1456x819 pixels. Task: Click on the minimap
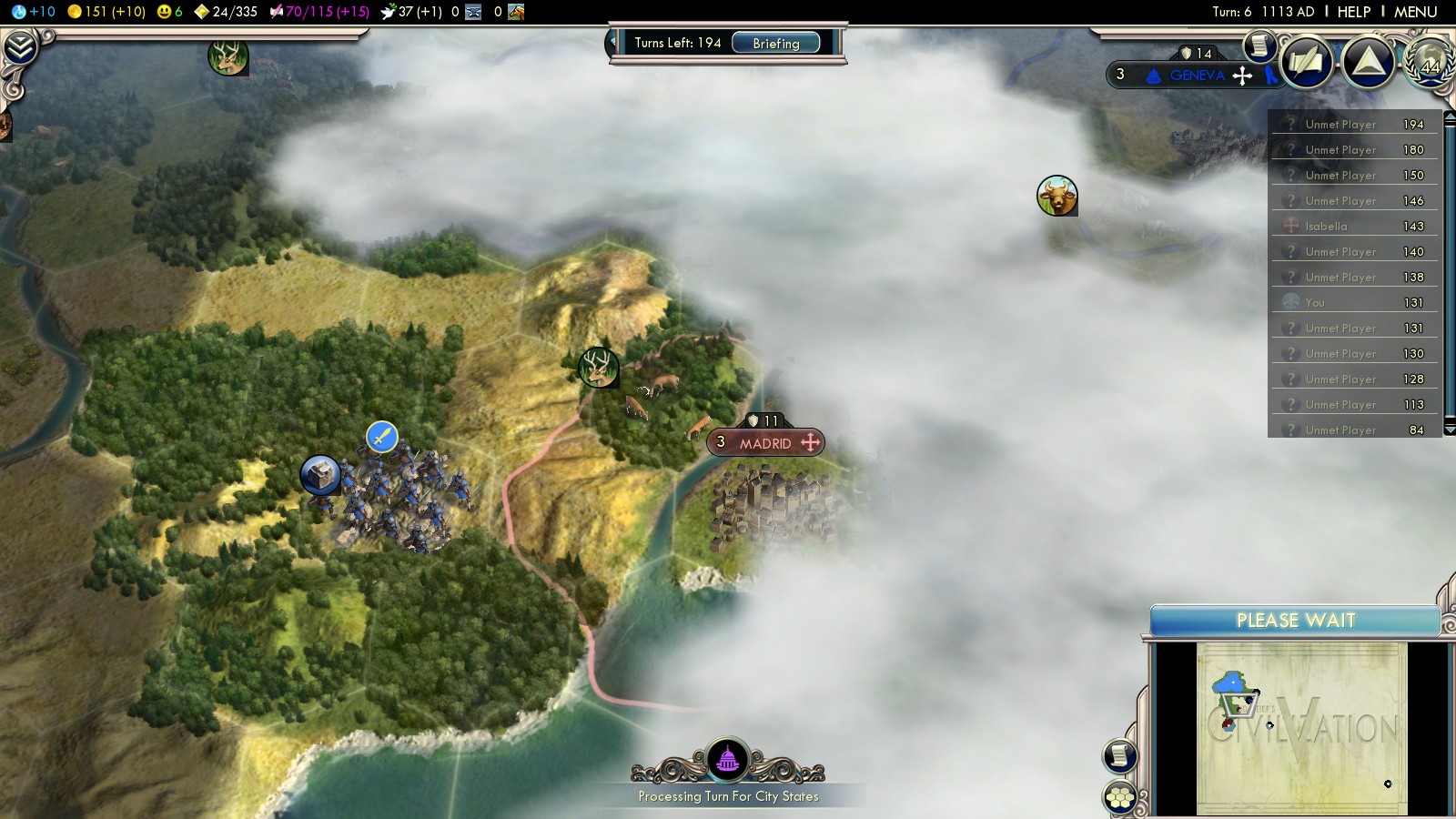click(x=1301, y=728)
